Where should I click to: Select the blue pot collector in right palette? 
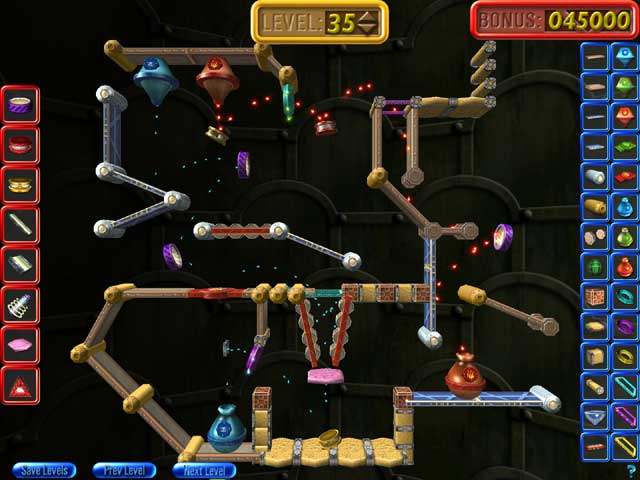[x=625, y=208]
